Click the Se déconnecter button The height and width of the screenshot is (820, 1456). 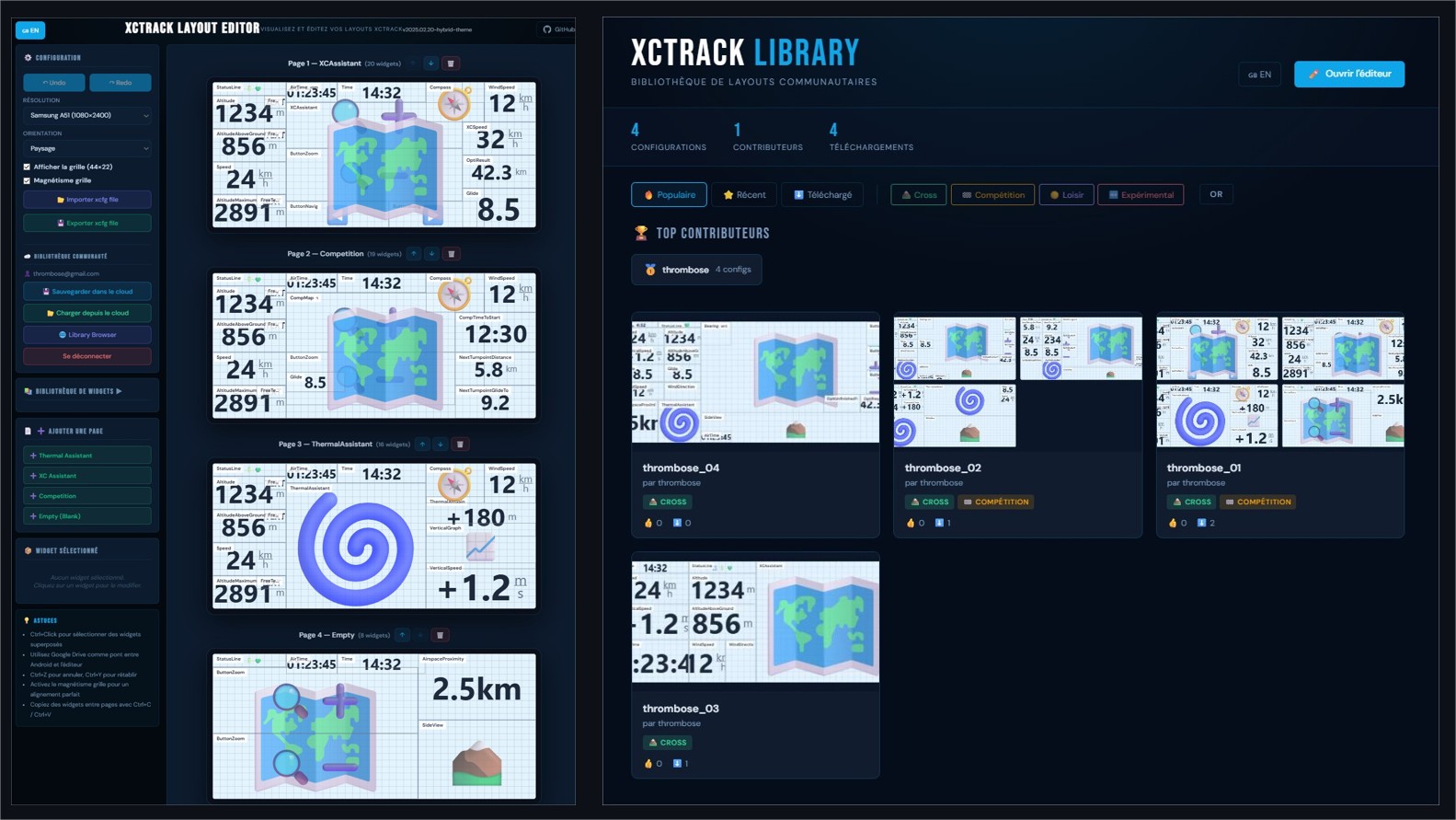coord(86,356)
